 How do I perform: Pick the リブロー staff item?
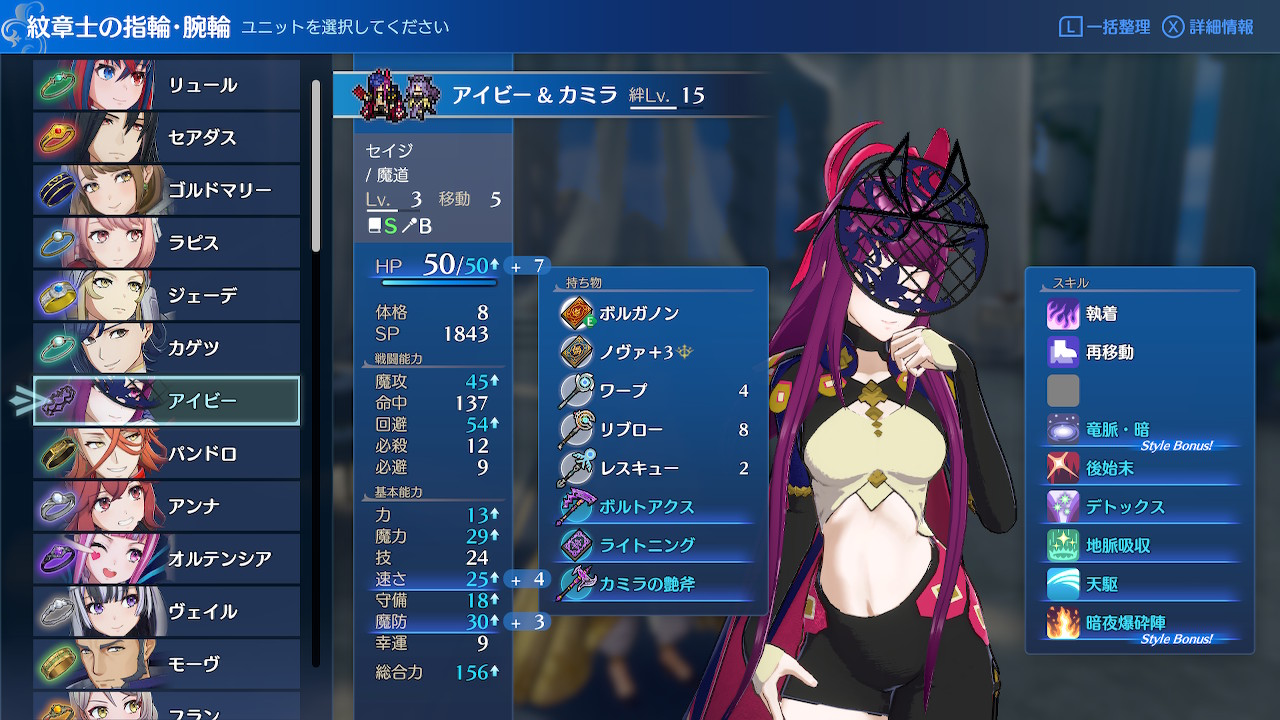[653, 429]
